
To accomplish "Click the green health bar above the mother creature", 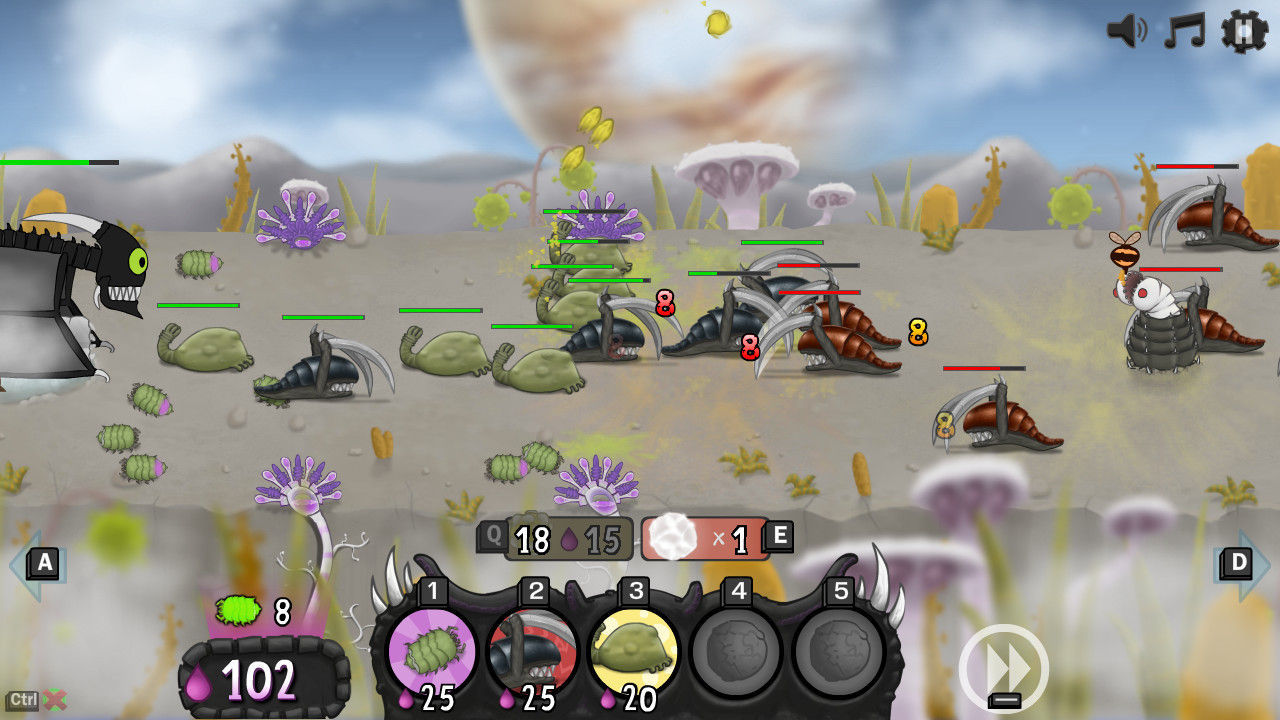I will coord(45,160).
